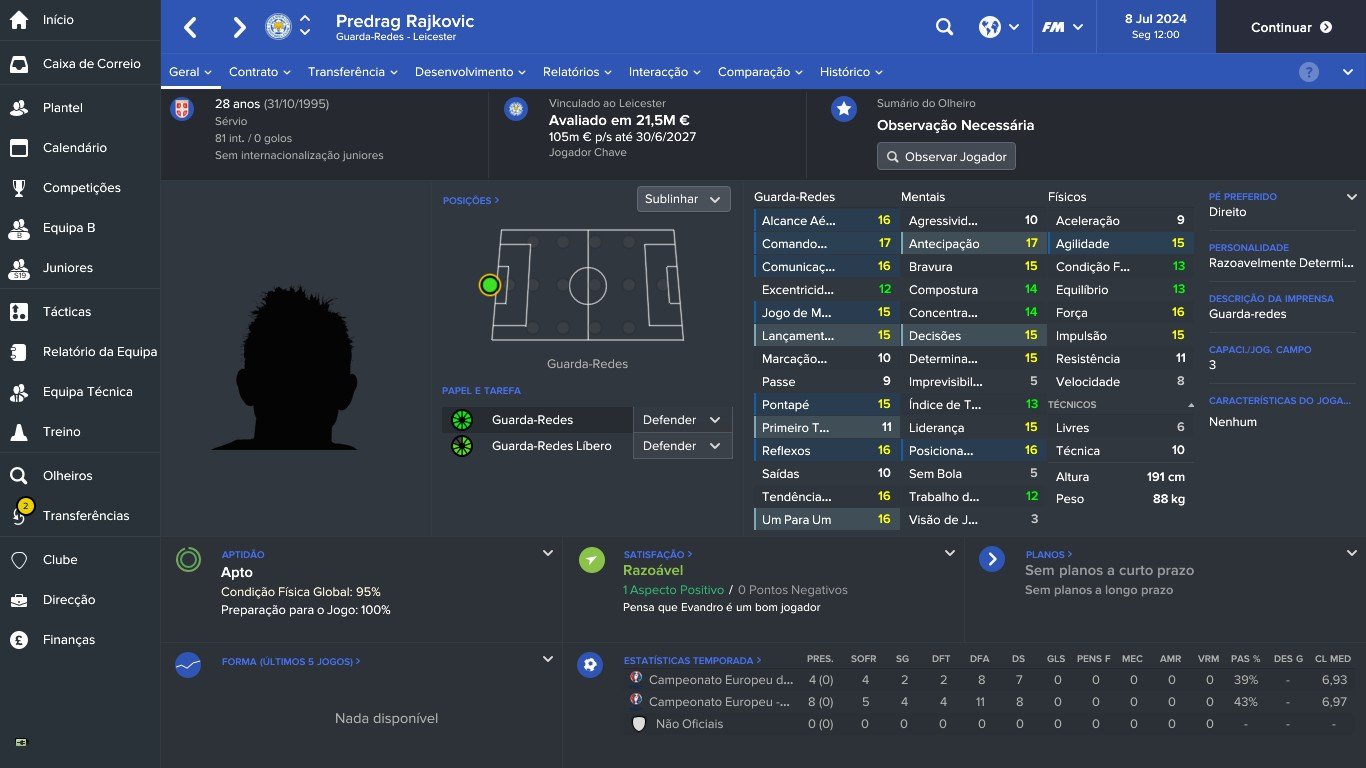Open the Tácticas menu entry
The height and width of the screenshot is (768, 1366).
66,312
